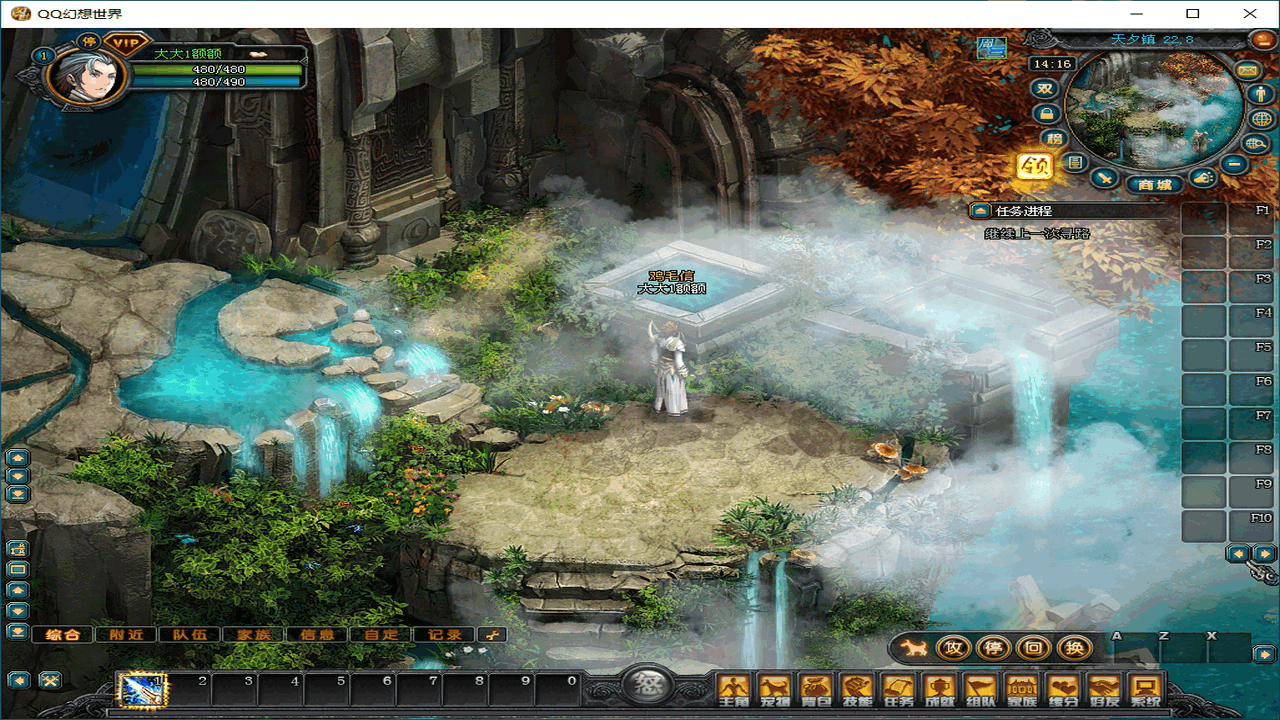Screen dimensions: 1280x720
Task: Switch chat to the 附近 tab
Action: coord(127,634)
